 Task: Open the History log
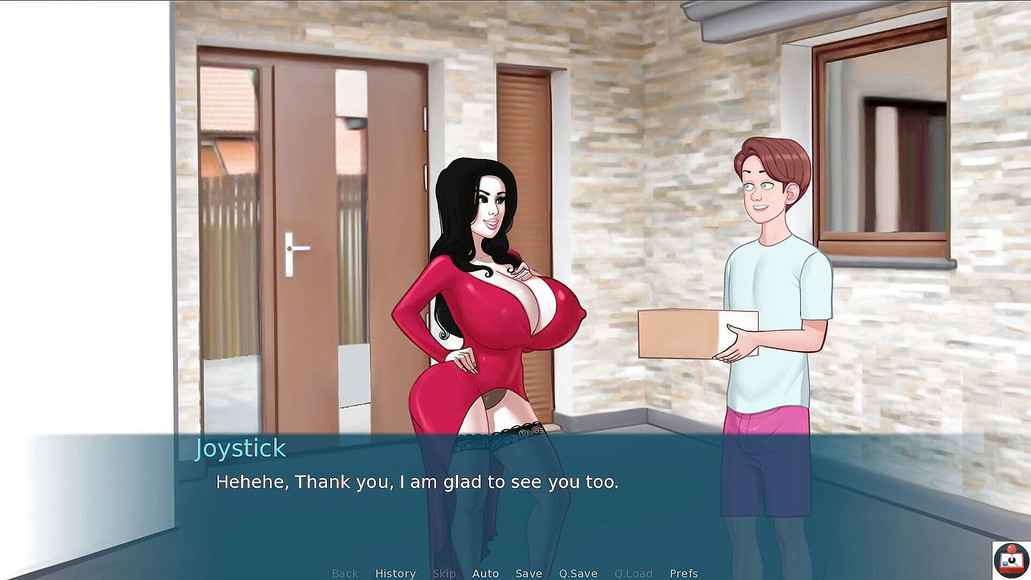pyautogui.click(x=395, y=573)
